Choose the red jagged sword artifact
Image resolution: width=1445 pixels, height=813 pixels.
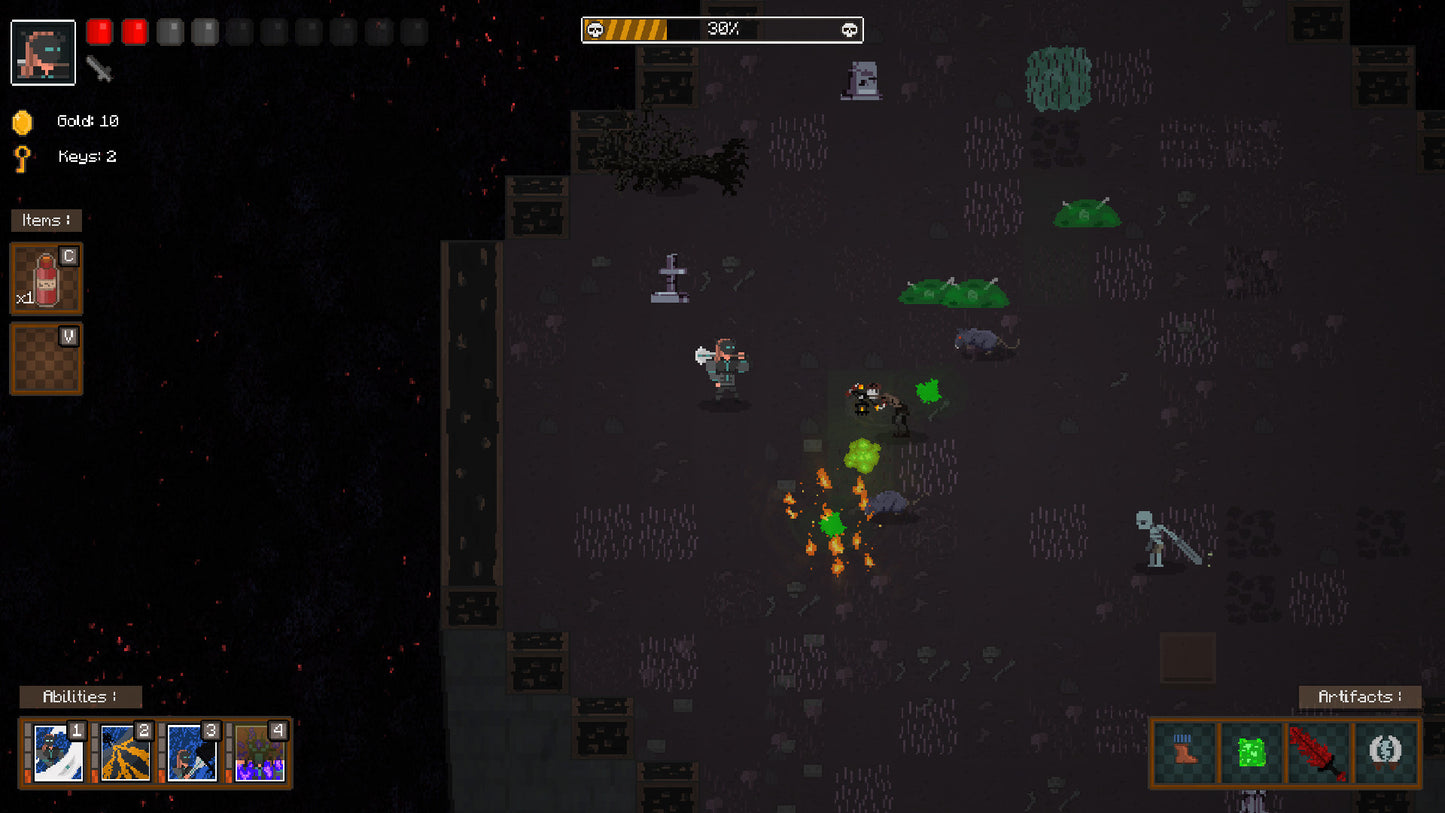pyautogui.click(x=1318, y=752)
